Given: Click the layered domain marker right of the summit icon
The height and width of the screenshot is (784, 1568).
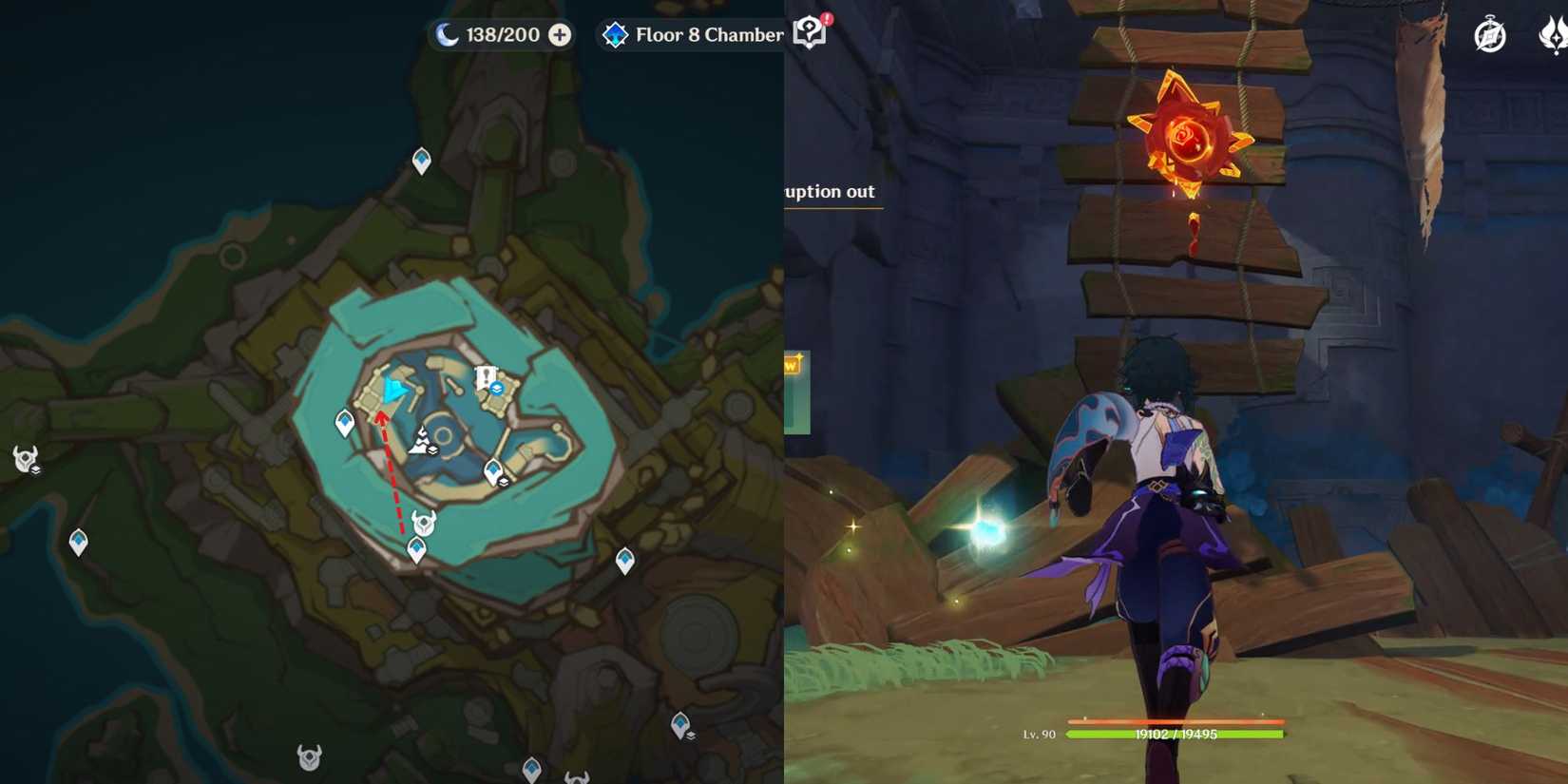Looking at the screenshot, I should coord(432,449).
